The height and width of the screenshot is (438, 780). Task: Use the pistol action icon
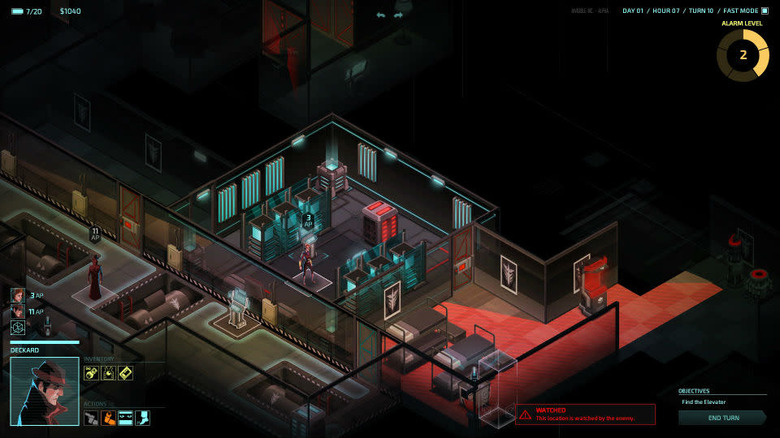91,417
